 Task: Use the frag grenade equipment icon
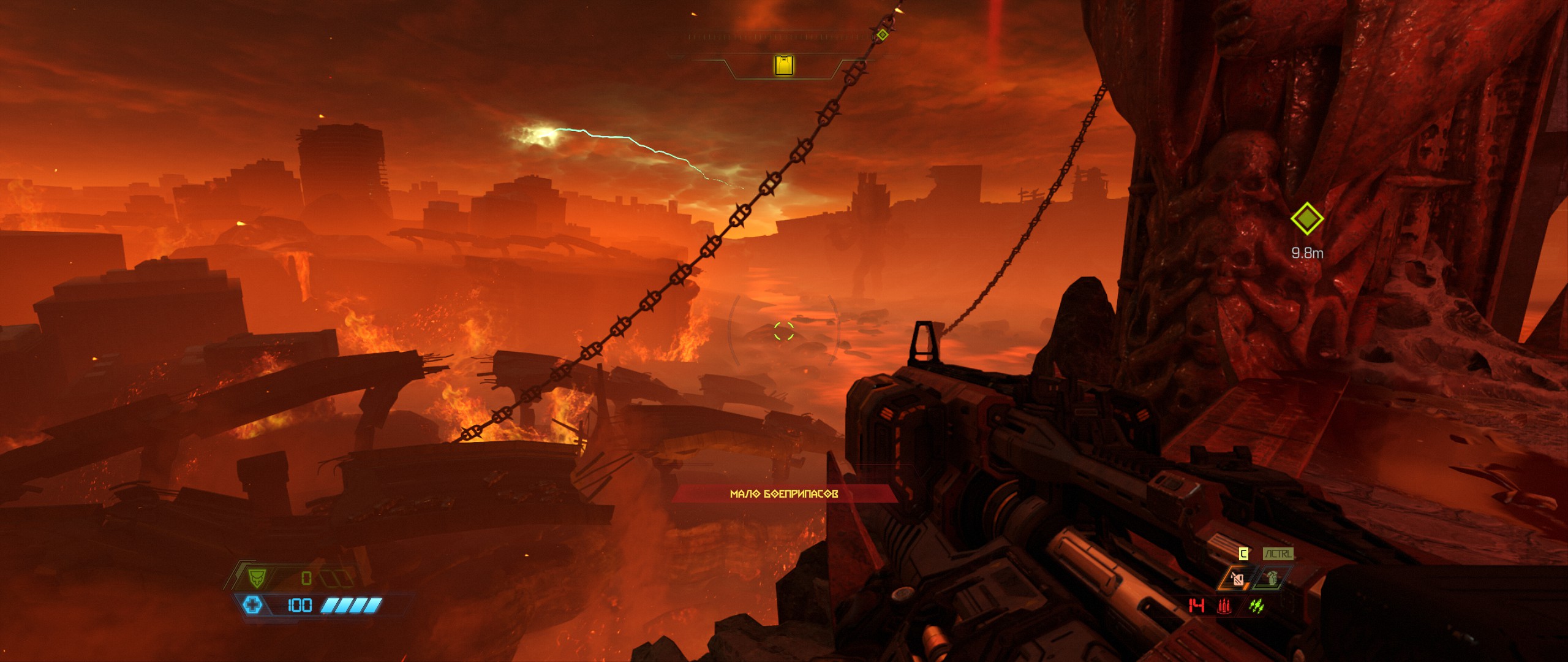click(1272, 579)
